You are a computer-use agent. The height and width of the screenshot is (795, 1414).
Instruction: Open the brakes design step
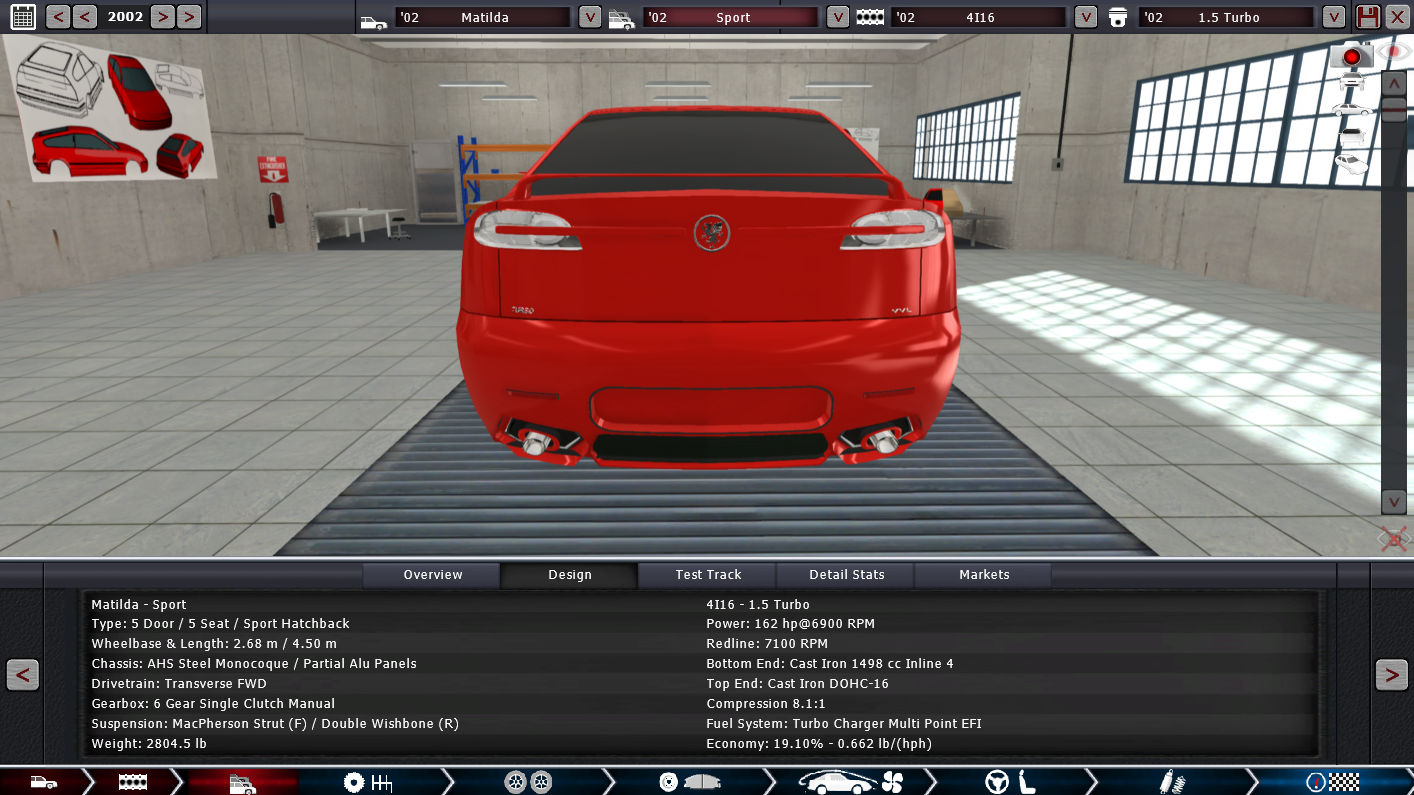tap(689, 782)
